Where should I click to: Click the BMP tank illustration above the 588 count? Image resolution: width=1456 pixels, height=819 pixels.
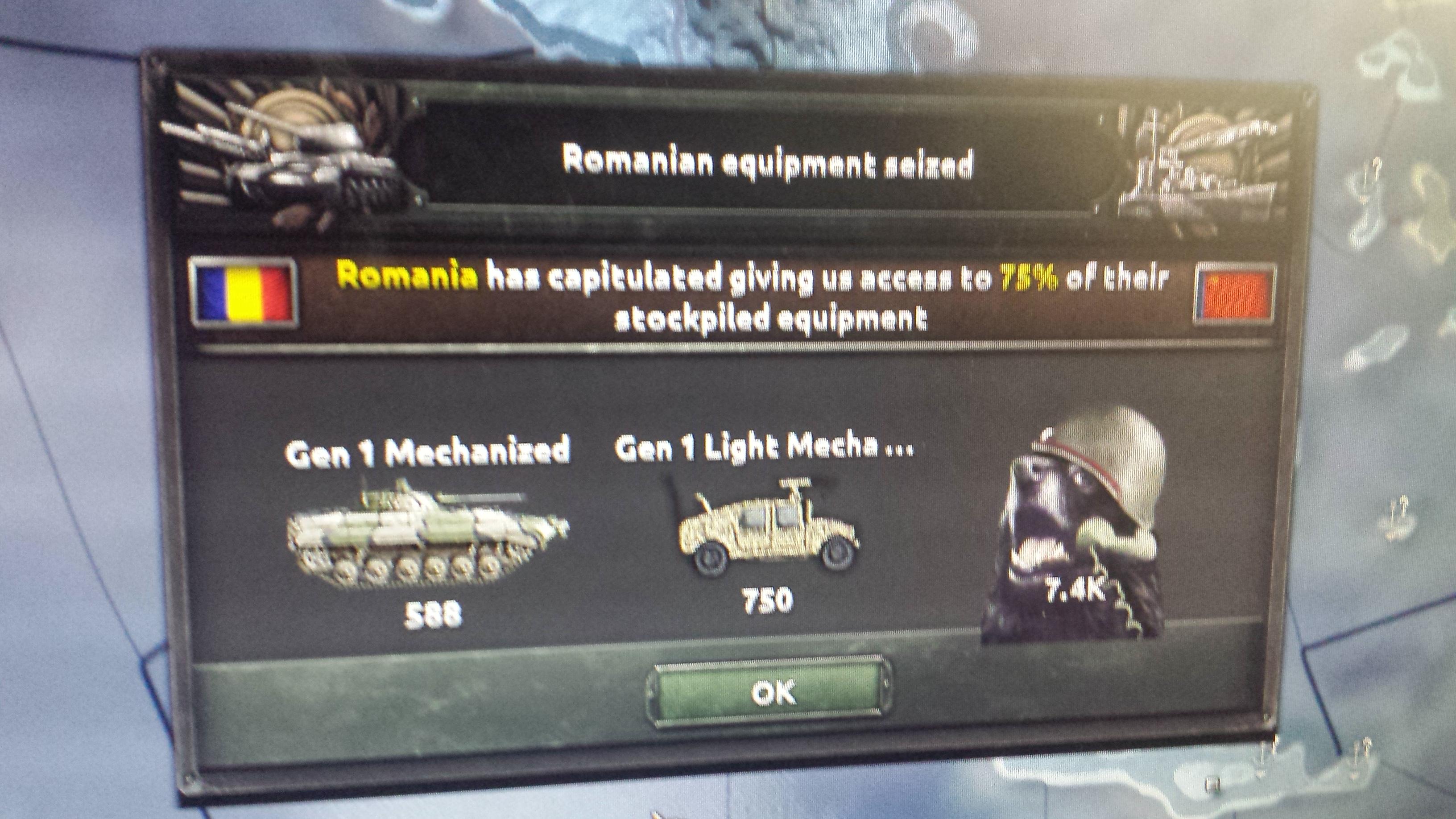click(430, 537)
